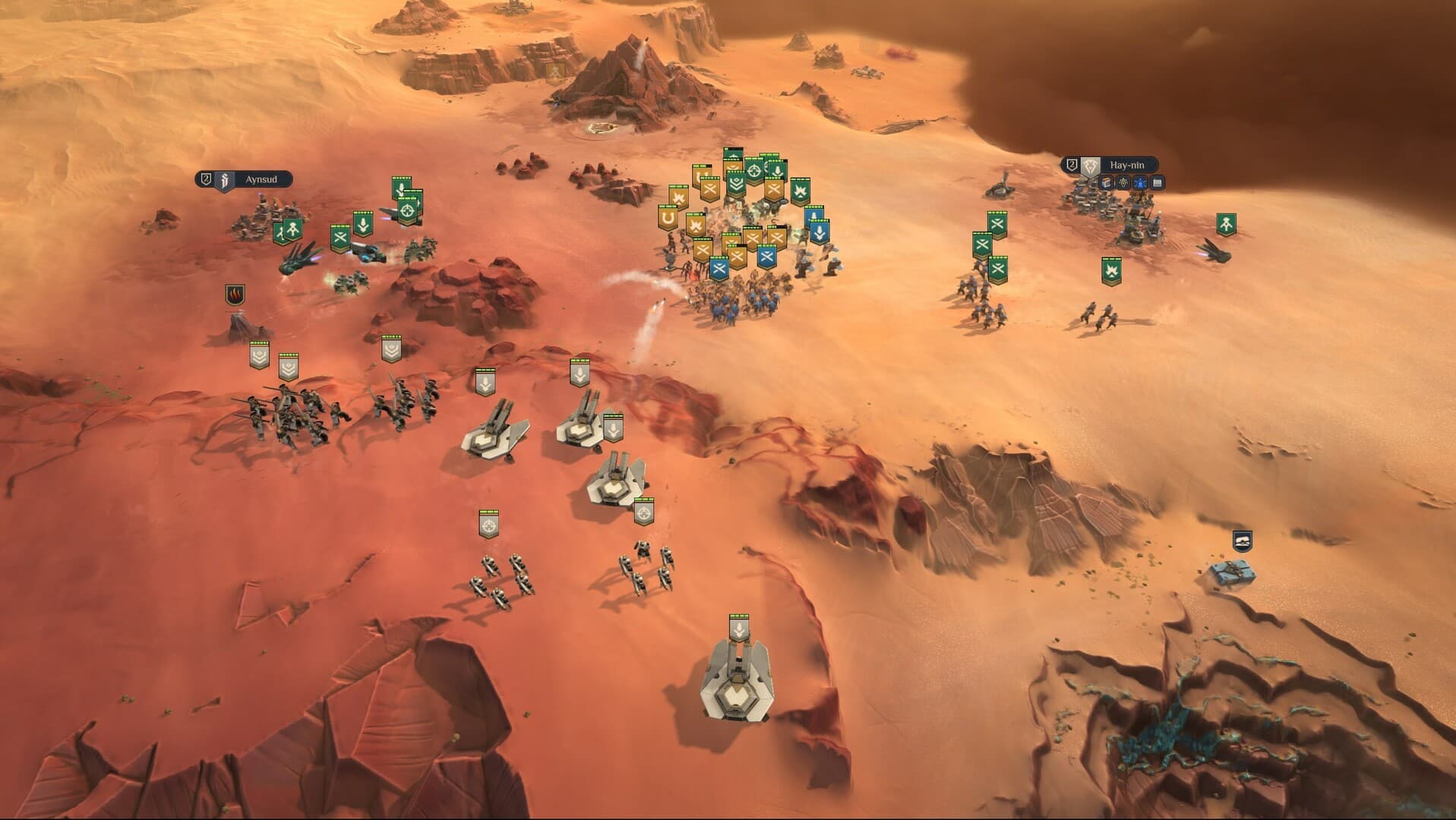Click the Aynsud village name label
The image size is (1456, 820).
[x=261, y=179]
